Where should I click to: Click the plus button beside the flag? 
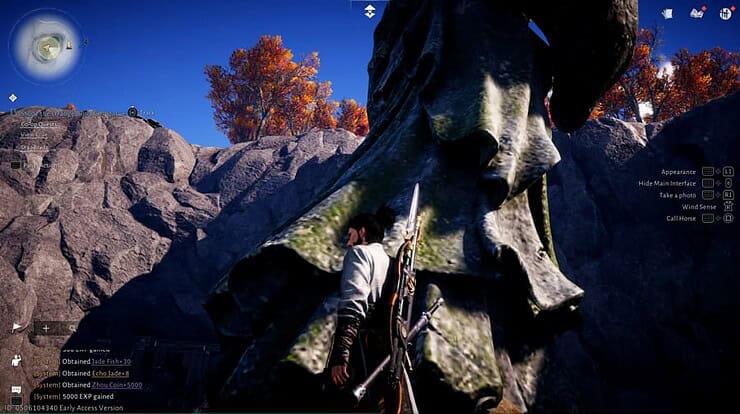click(46, 328)
